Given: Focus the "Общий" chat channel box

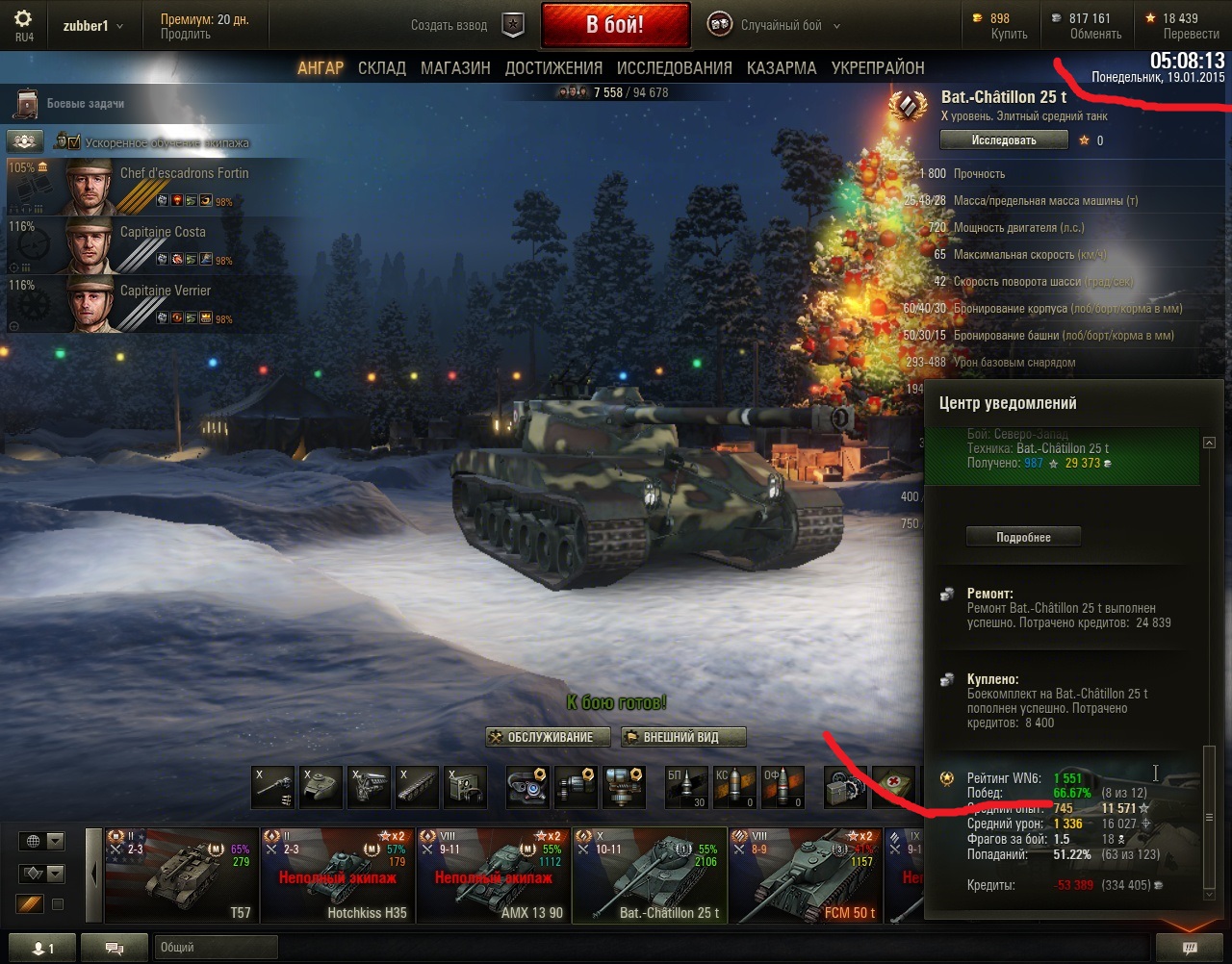Looking at the screenshot, I should tap(216, 948).
